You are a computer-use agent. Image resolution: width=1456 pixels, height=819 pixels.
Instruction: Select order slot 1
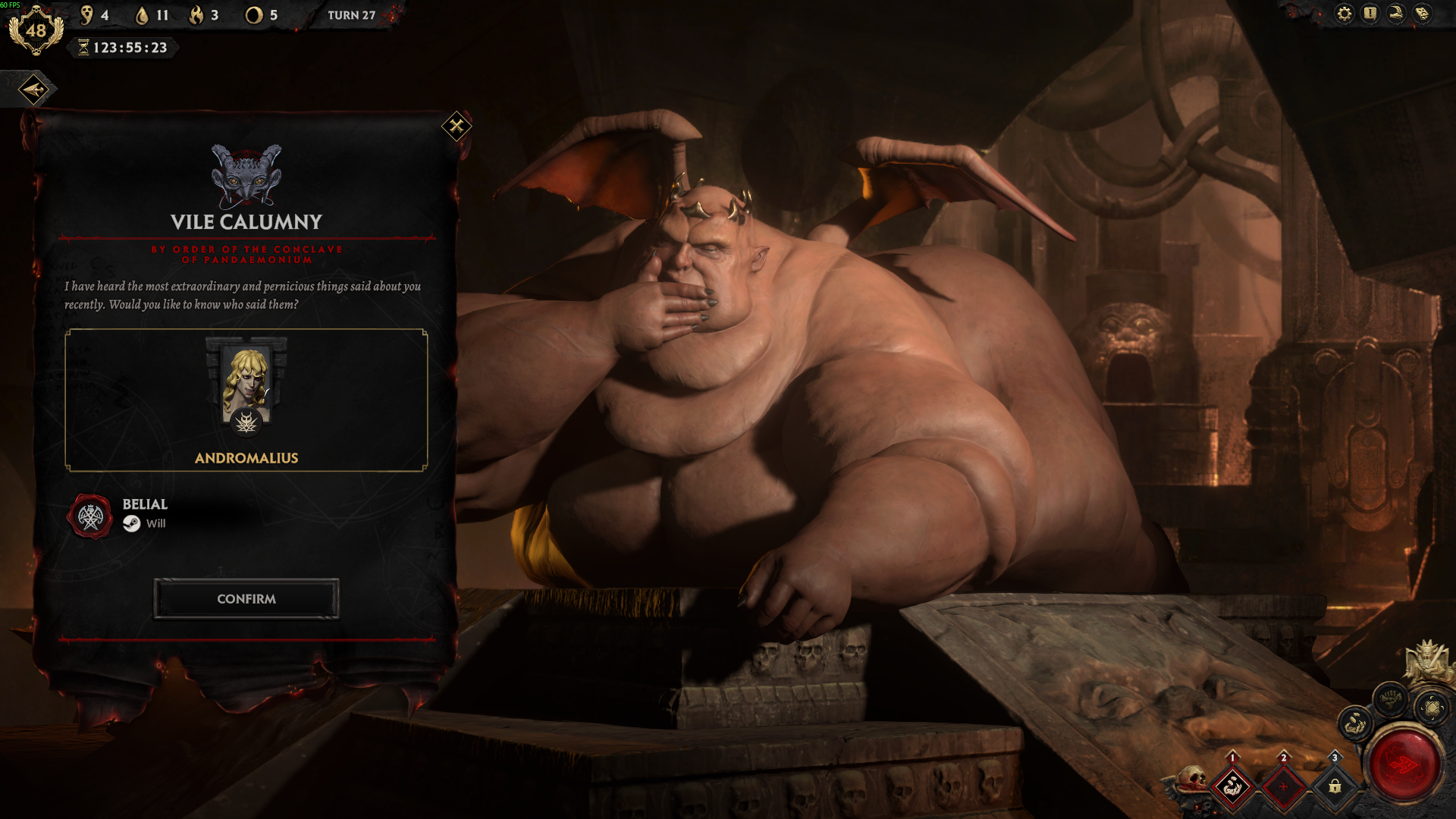1232,786
